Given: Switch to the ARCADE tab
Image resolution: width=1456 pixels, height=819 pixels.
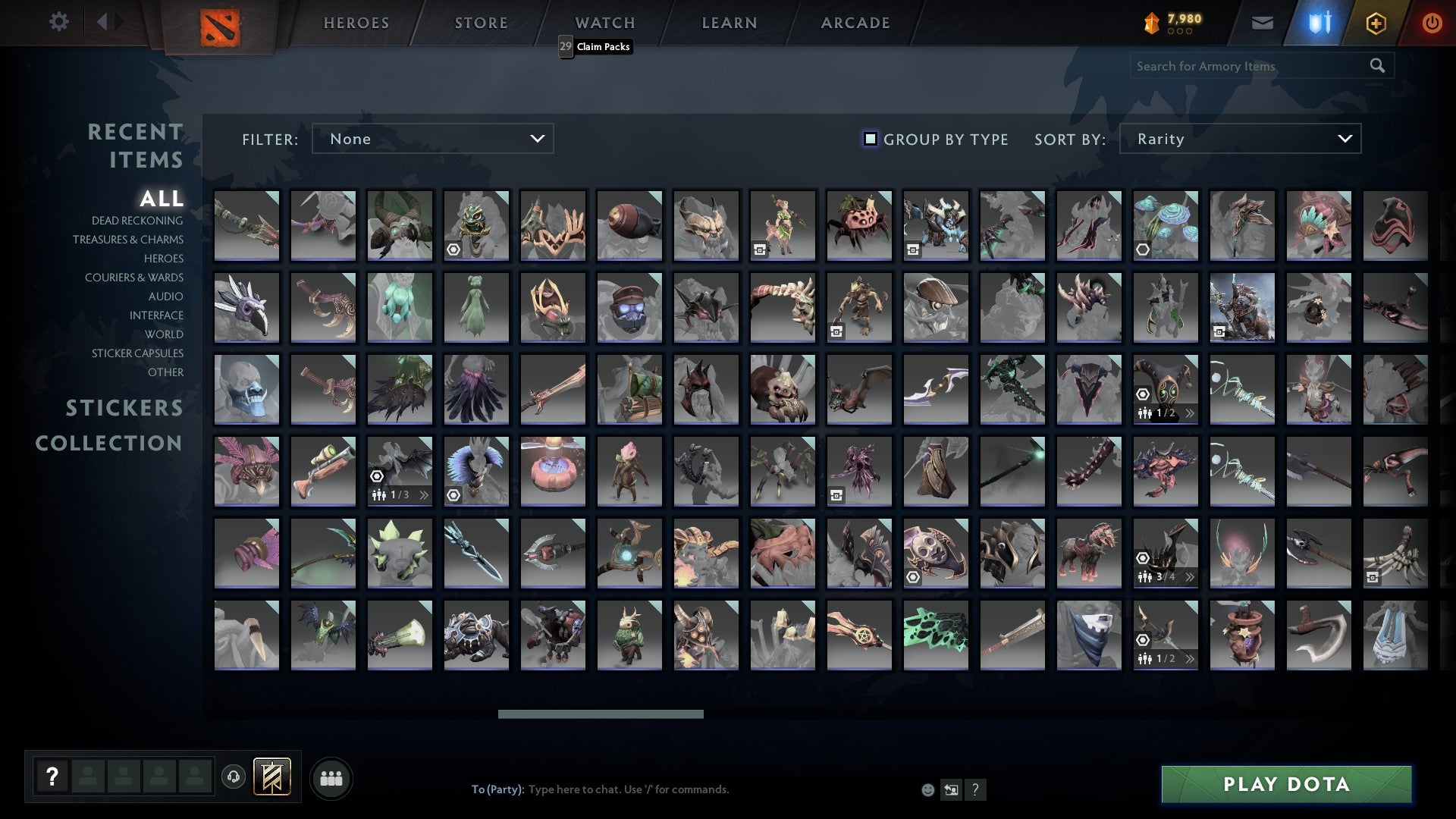Looking at the screenshot, I should 855,22.
